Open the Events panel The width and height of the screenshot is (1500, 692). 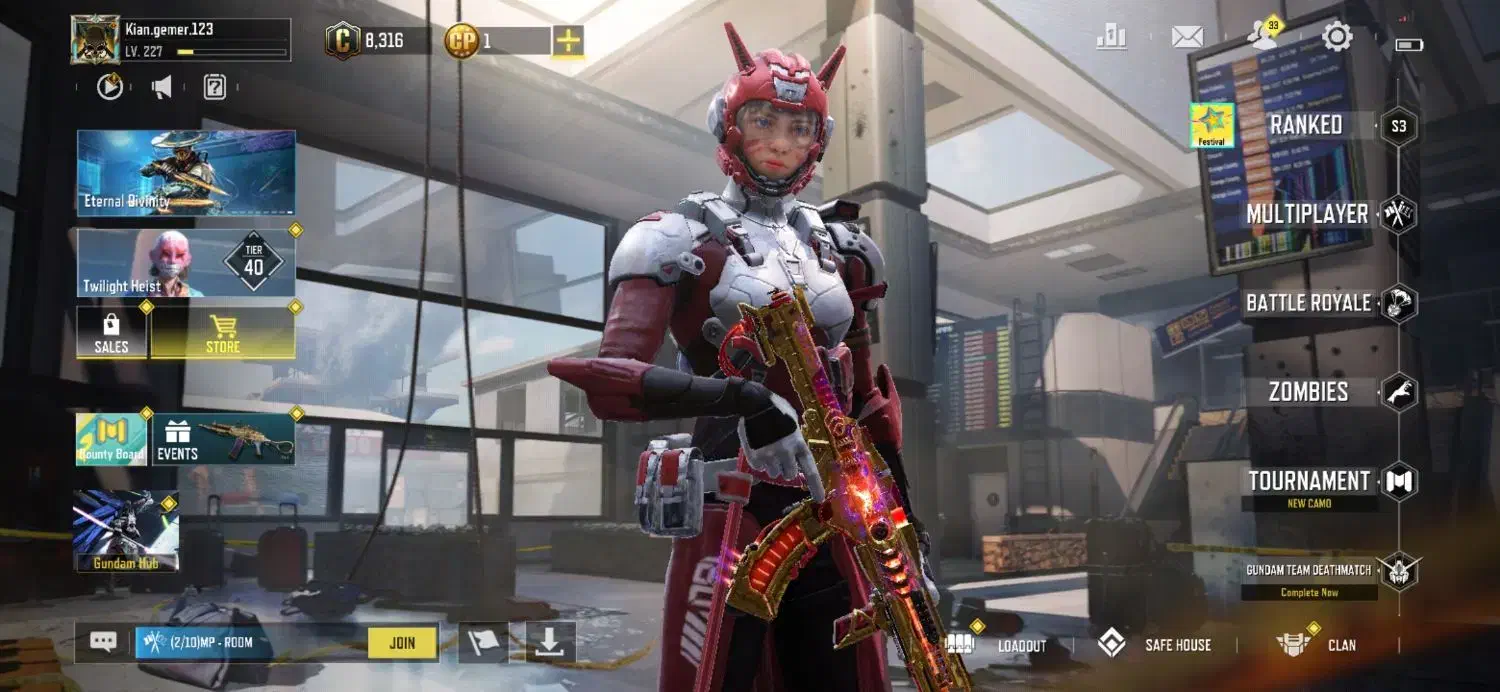tap(223, 439)
